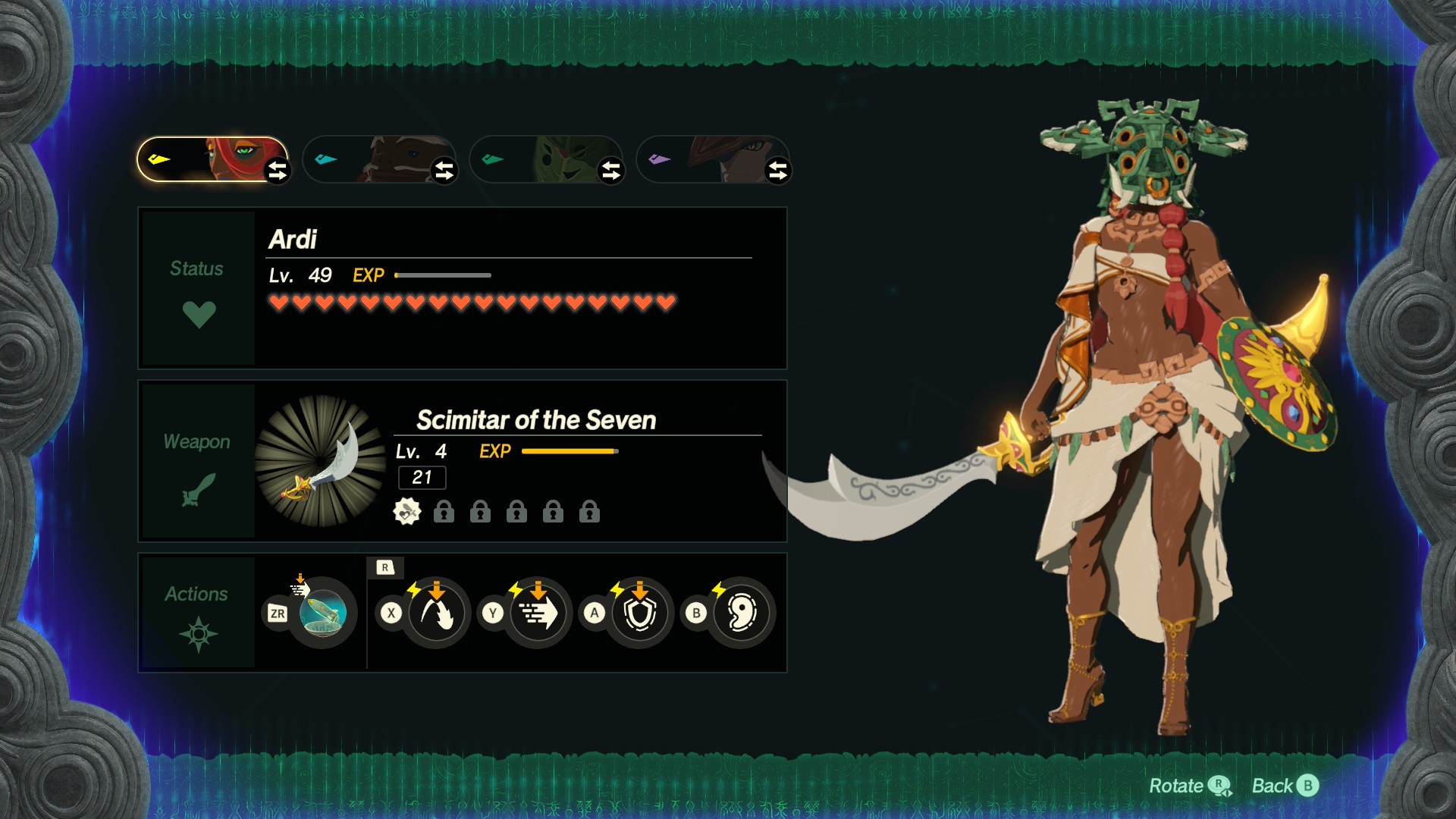Viewport: 1456px width, 819px height.
Task: Click the swap arrows on the Goron tab
Action: [x=444, y=171]
